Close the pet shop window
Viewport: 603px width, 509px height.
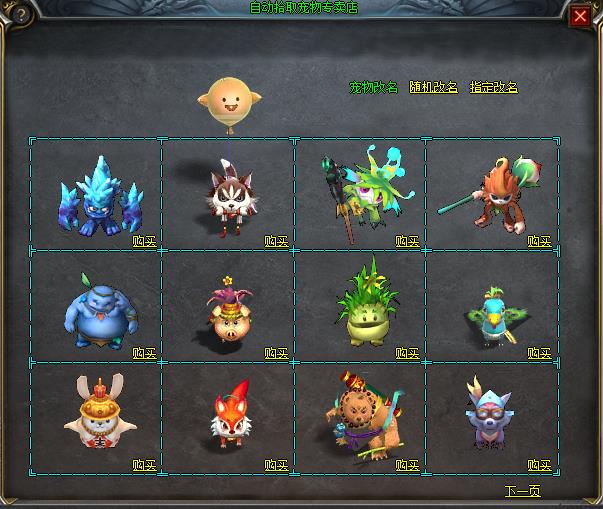click(580, 16)
